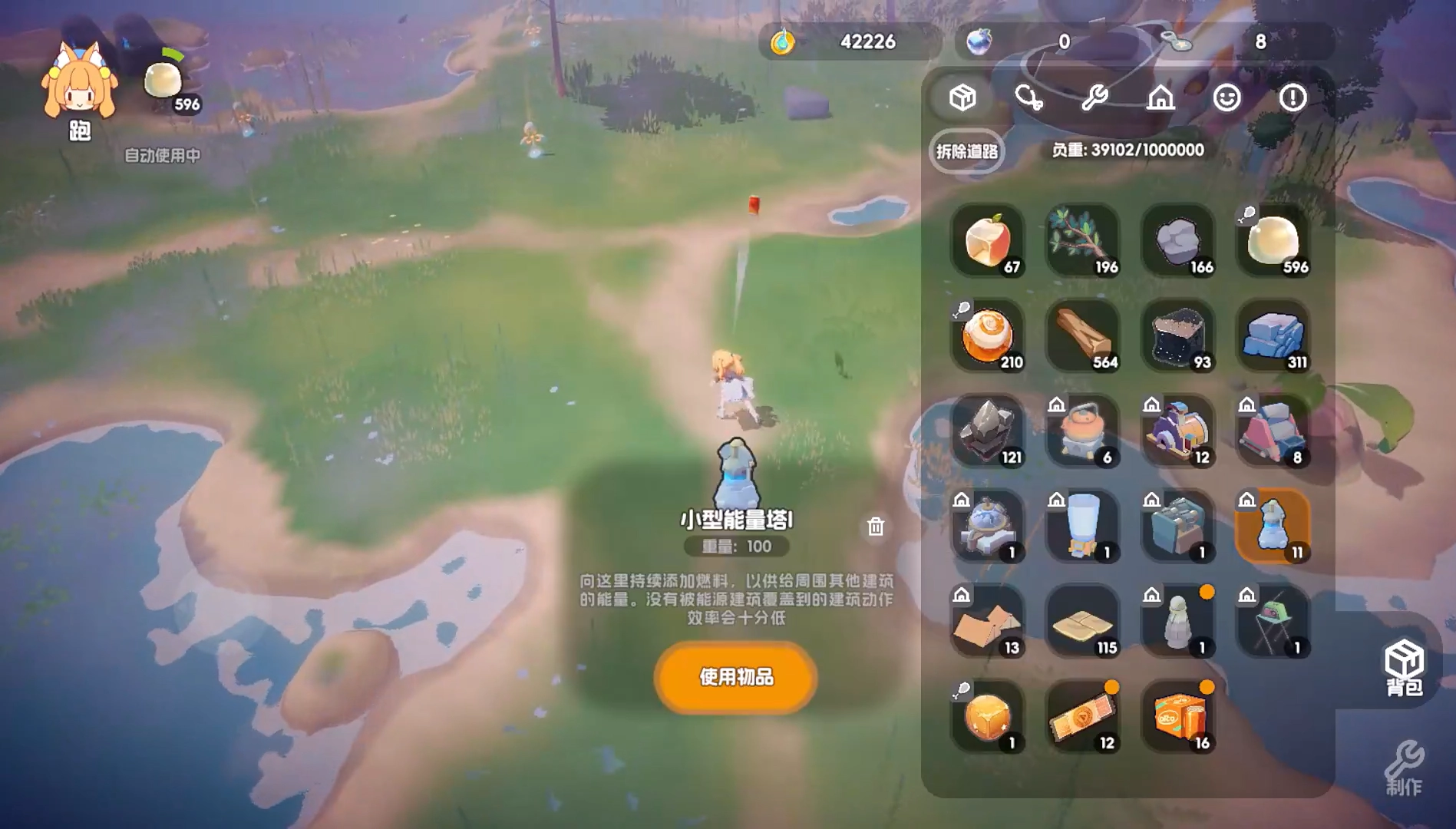The width and height of the screenshot is (1456, 829).
Task: Open the exclamation mark category
Action: (1293, 97)
